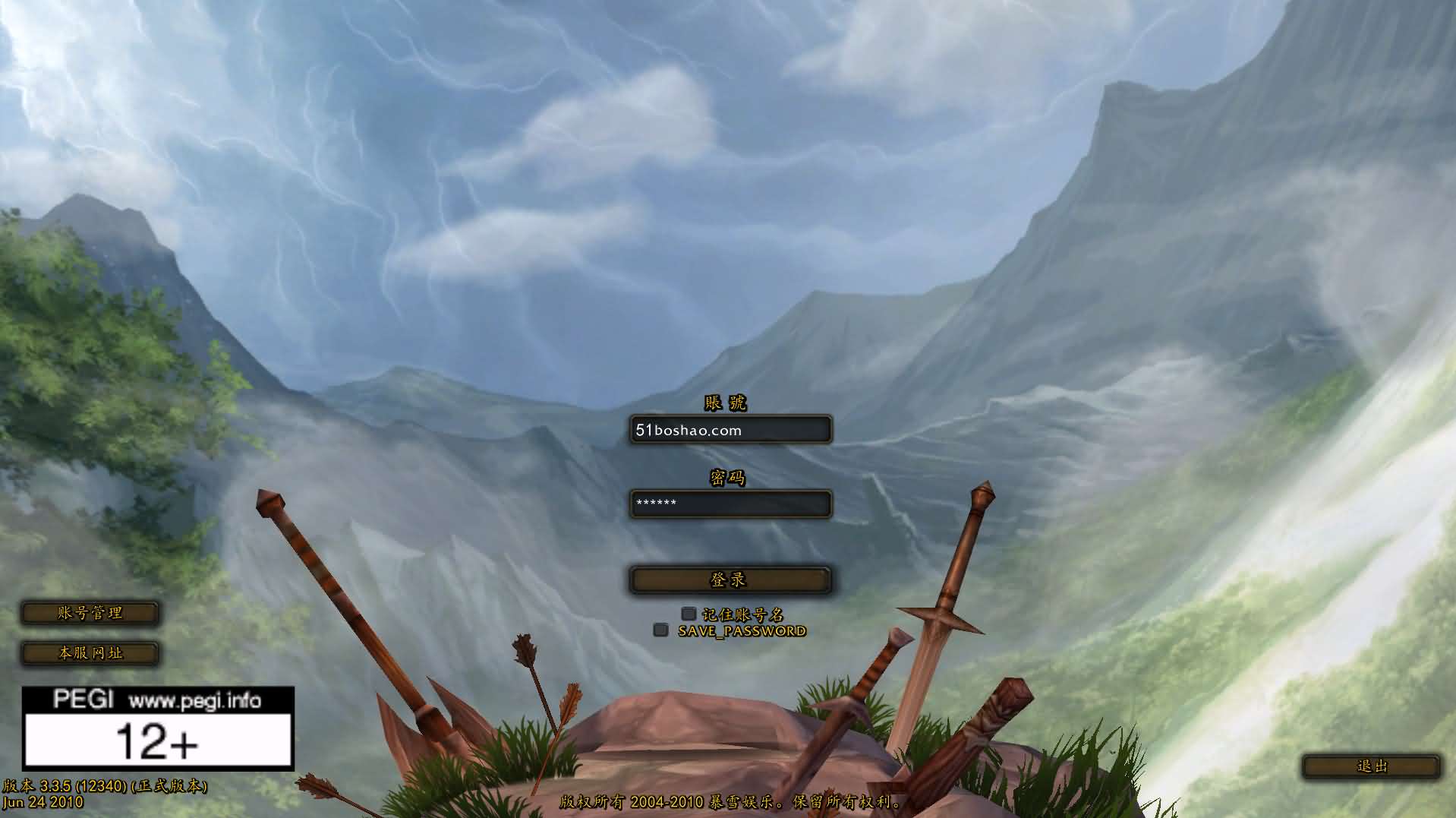Image resolution: width=1456 pixels, height=818 pixels.
Task: Quit the game with 退出
Action: pyautogui.click(x=1371, y=766)
